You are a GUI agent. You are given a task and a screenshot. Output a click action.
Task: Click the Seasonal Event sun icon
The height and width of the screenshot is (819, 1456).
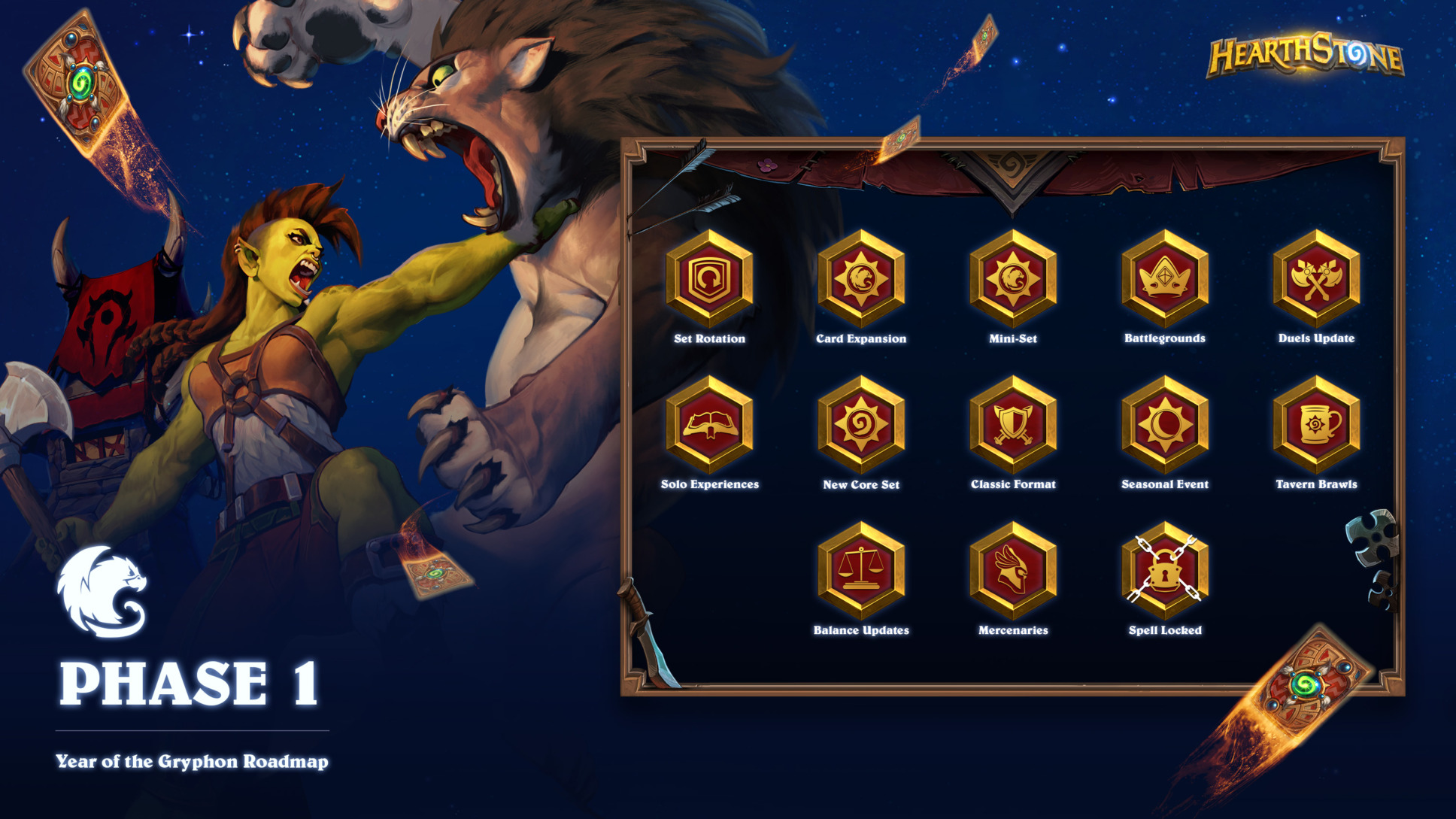point(1165,425)
